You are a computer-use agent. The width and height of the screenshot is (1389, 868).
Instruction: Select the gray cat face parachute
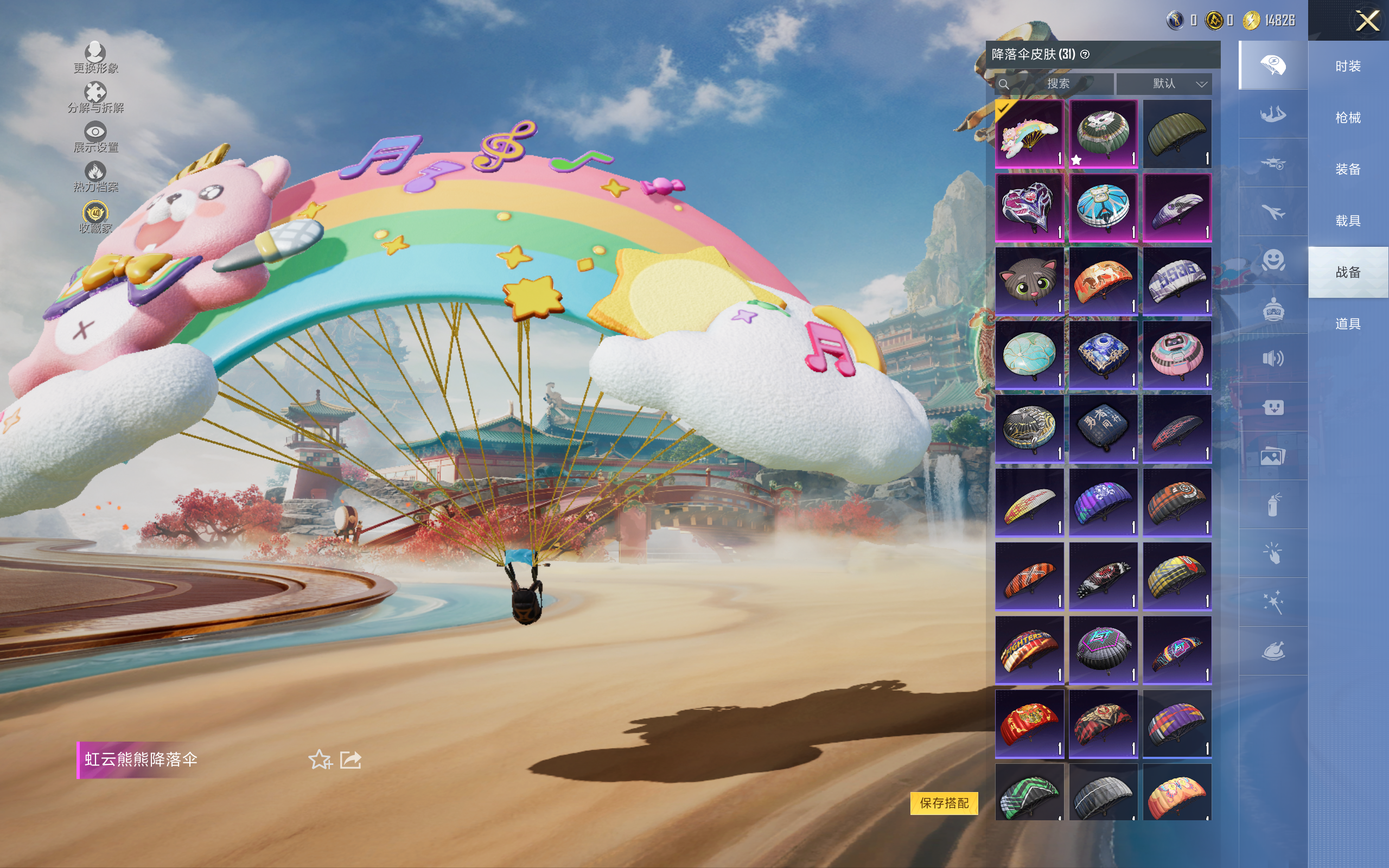1029,282
